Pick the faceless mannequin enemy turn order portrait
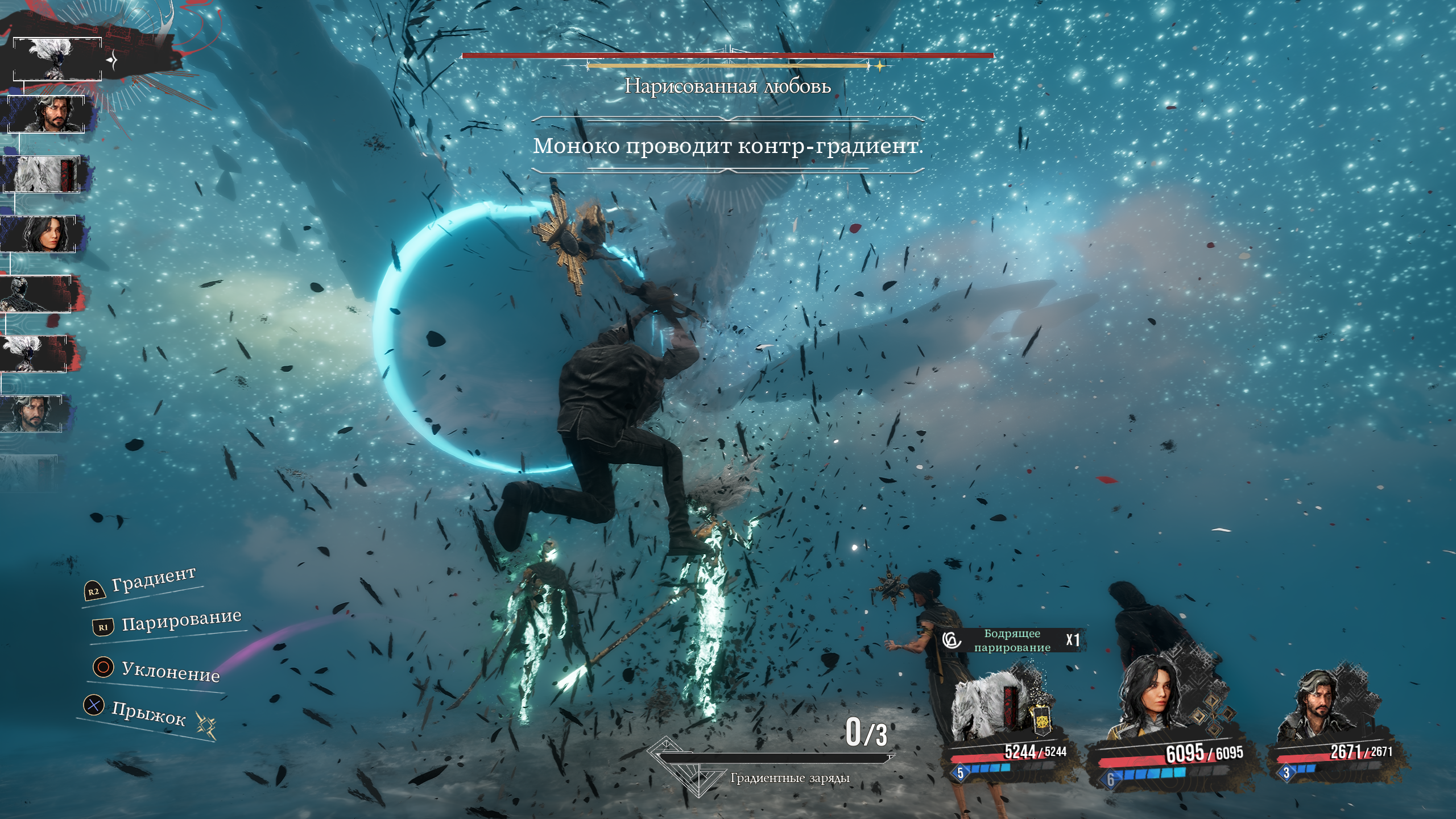Viewport: 1456px width, 819px height. coord(35,293)
